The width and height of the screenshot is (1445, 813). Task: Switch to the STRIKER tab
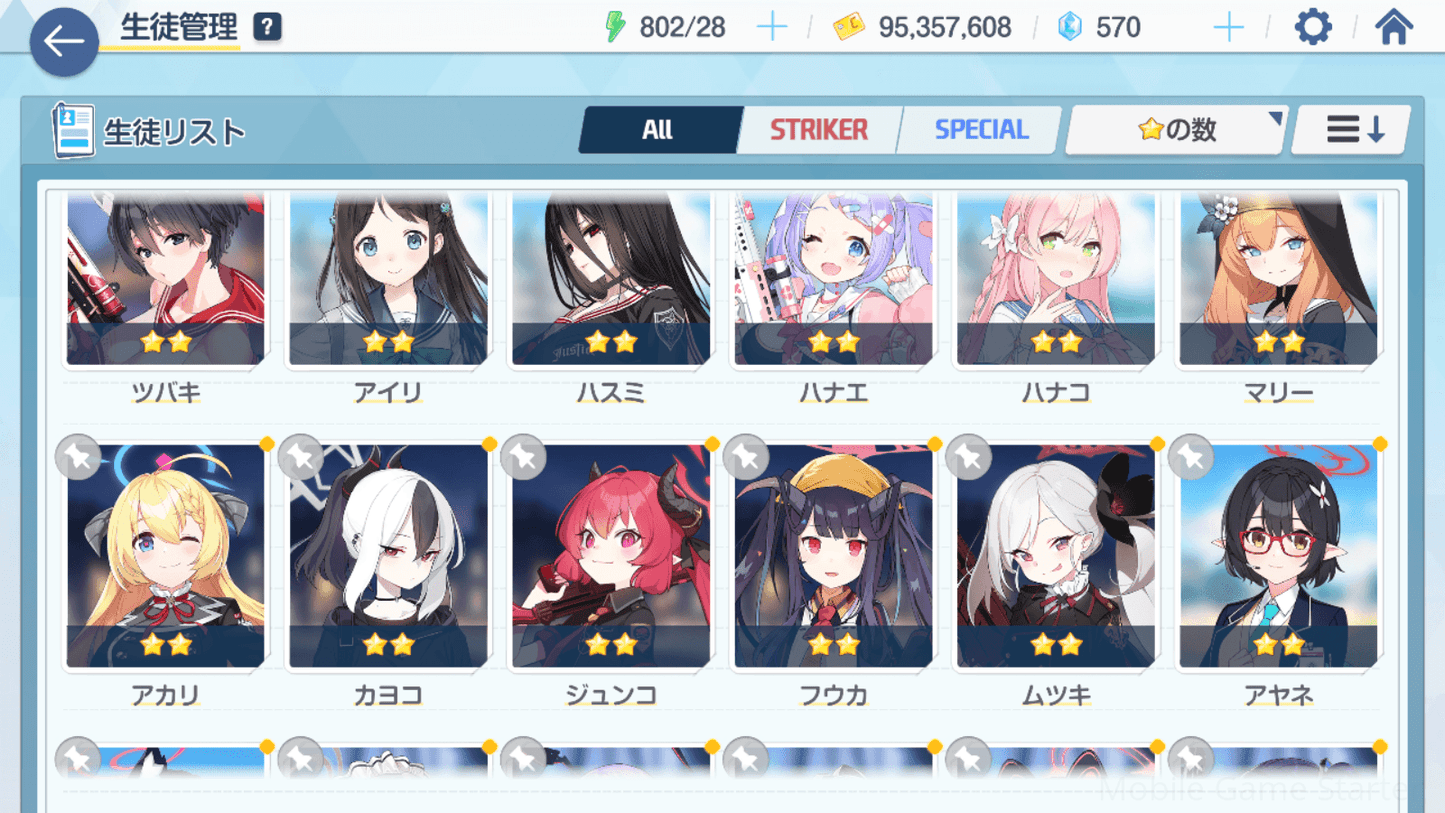[819, 130]
